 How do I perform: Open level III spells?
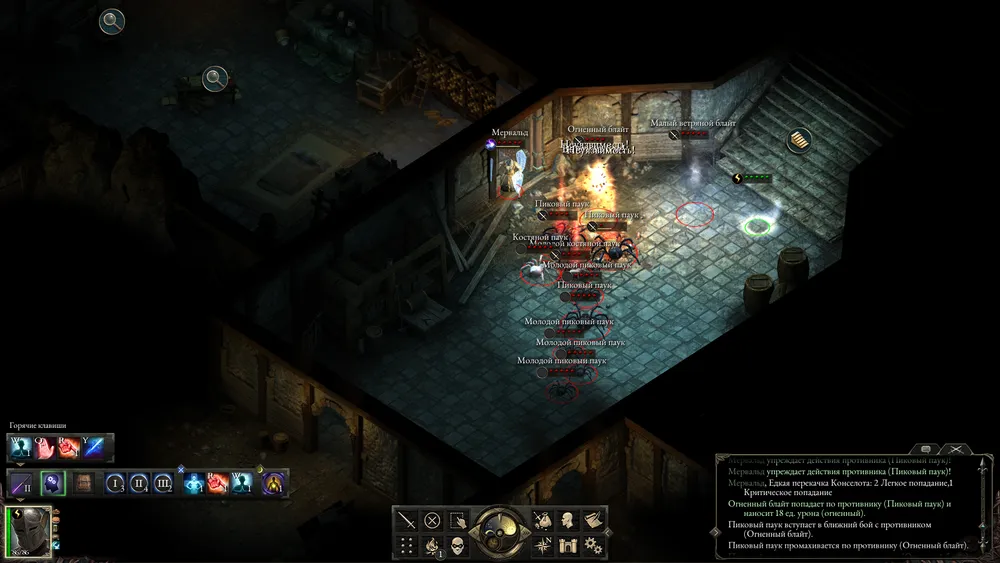tap(163, 484)
